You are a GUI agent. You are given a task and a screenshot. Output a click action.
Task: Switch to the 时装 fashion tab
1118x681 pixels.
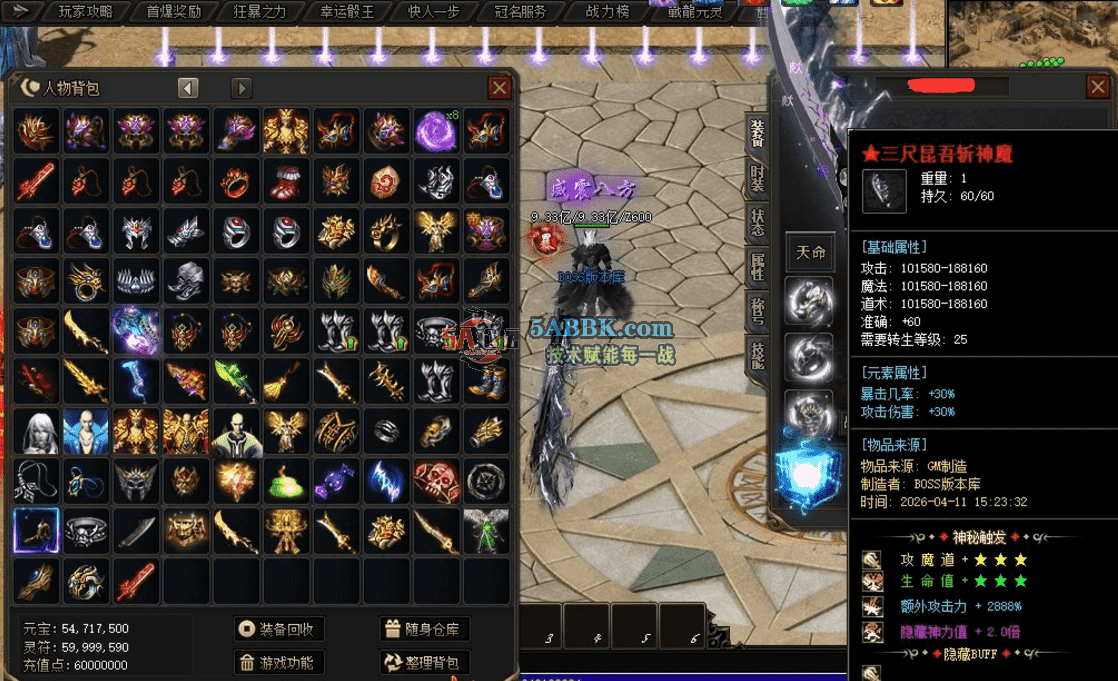[x=757, y=177]
